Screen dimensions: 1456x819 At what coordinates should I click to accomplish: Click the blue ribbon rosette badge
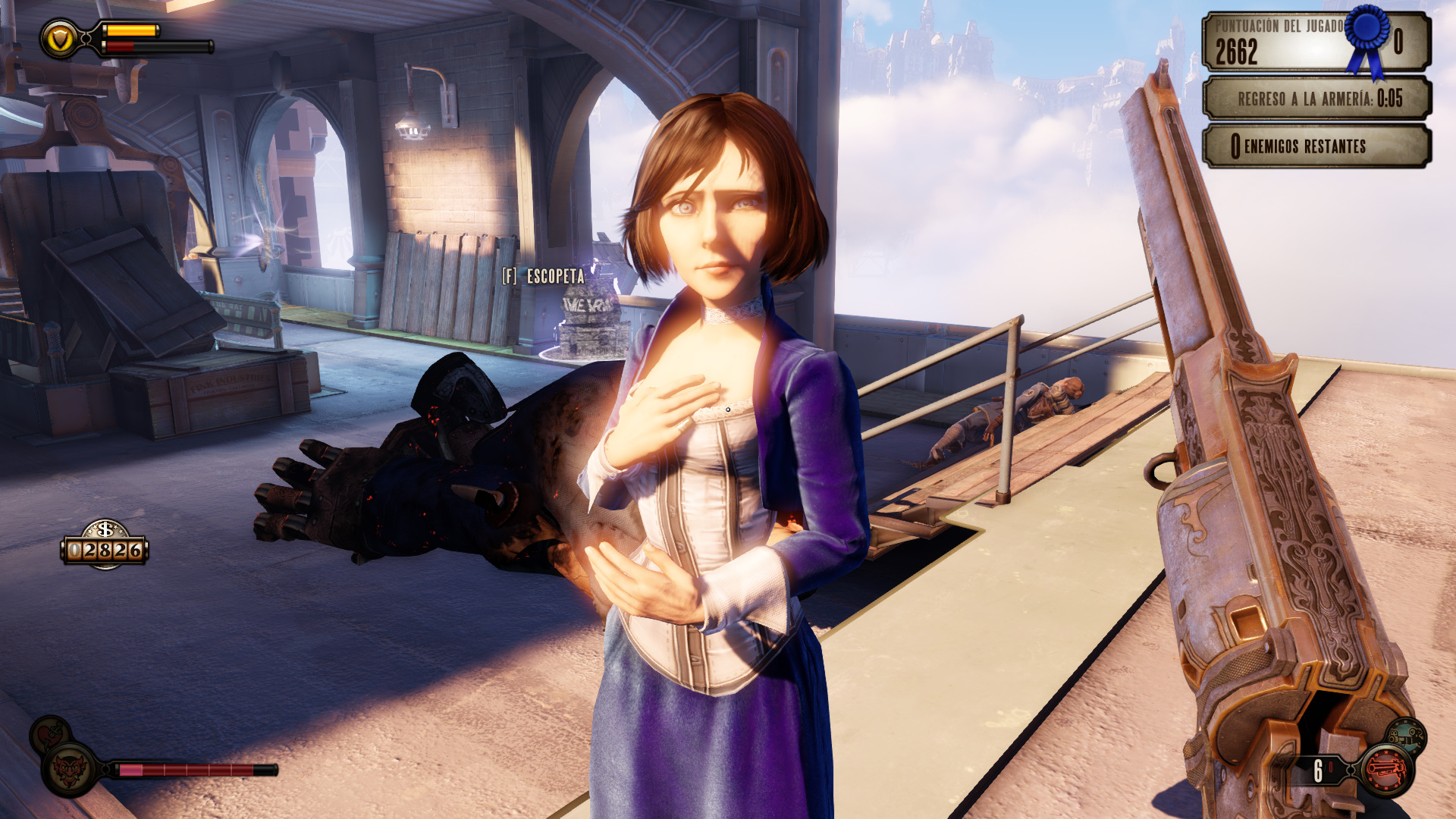pos(1369,34)
